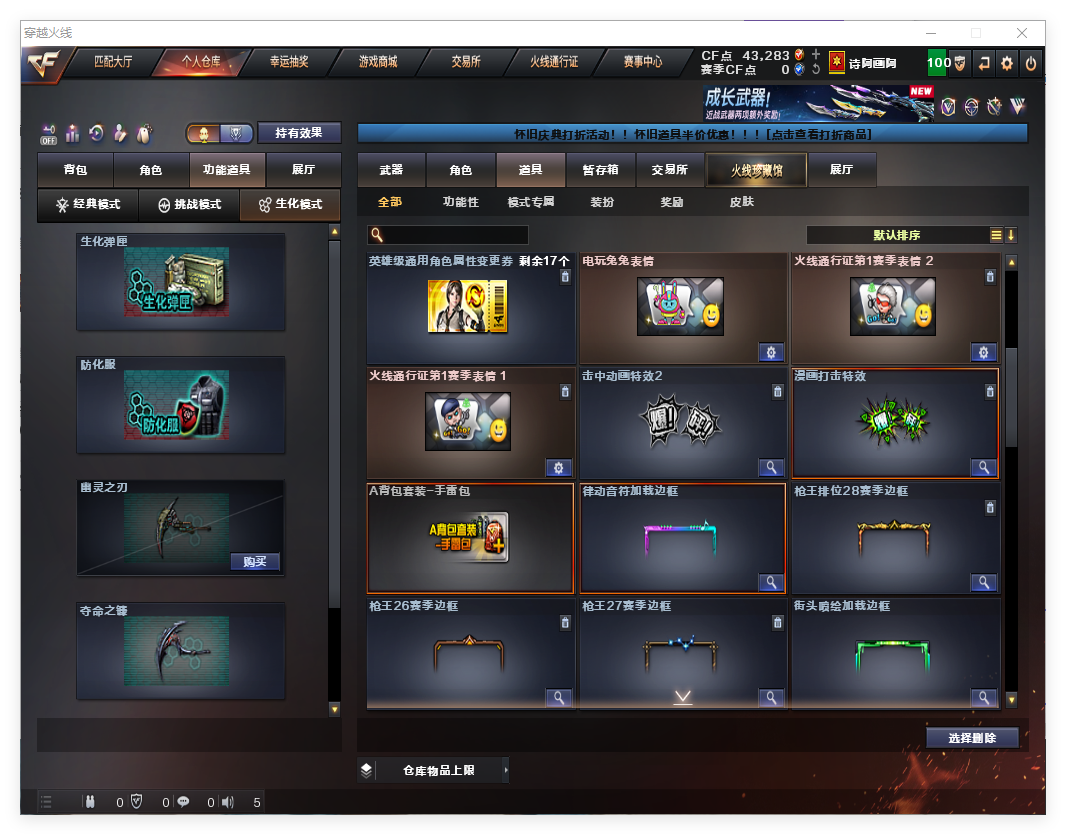
Task: Open the 游戏商城 game shop
Action: tap(378, 62)
